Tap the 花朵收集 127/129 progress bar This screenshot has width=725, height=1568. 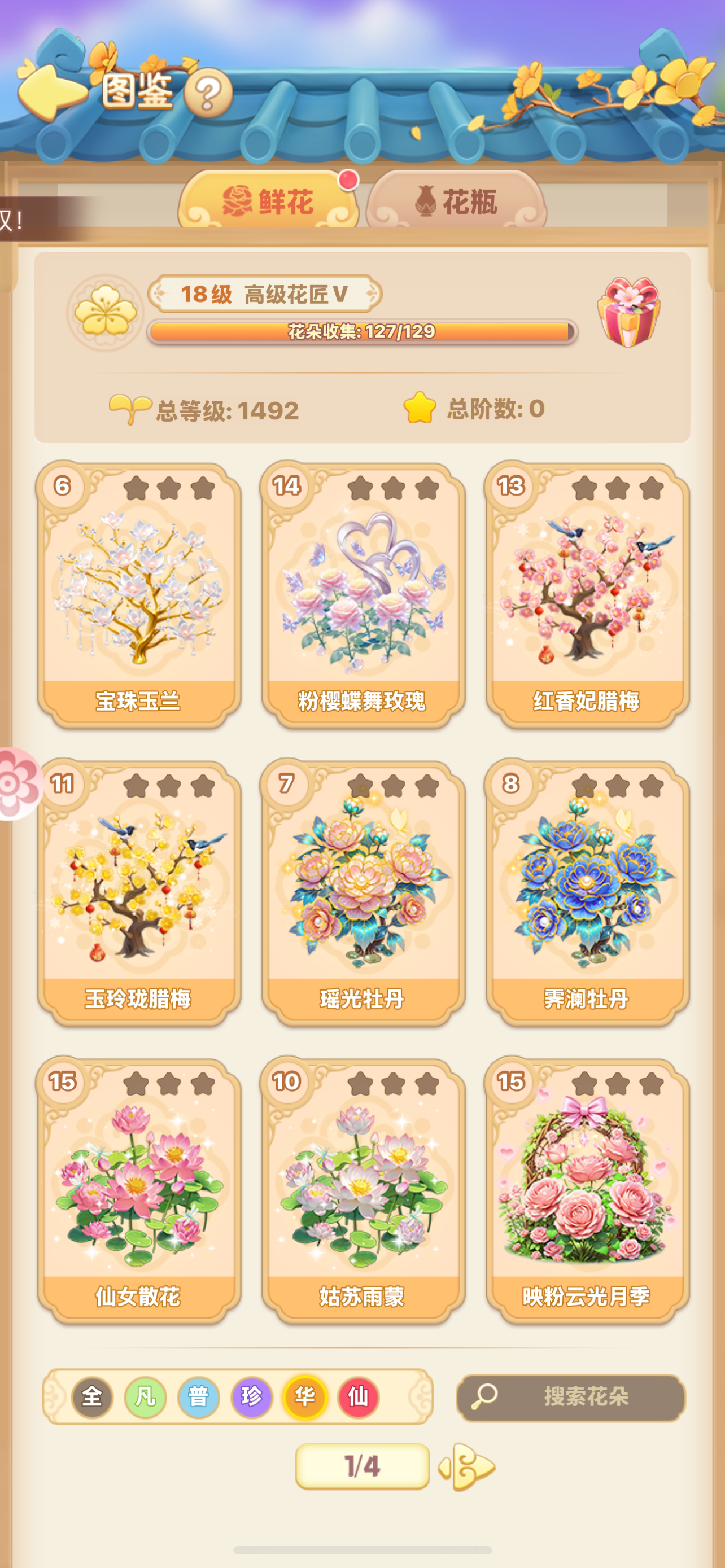click(x=363, y=332)
